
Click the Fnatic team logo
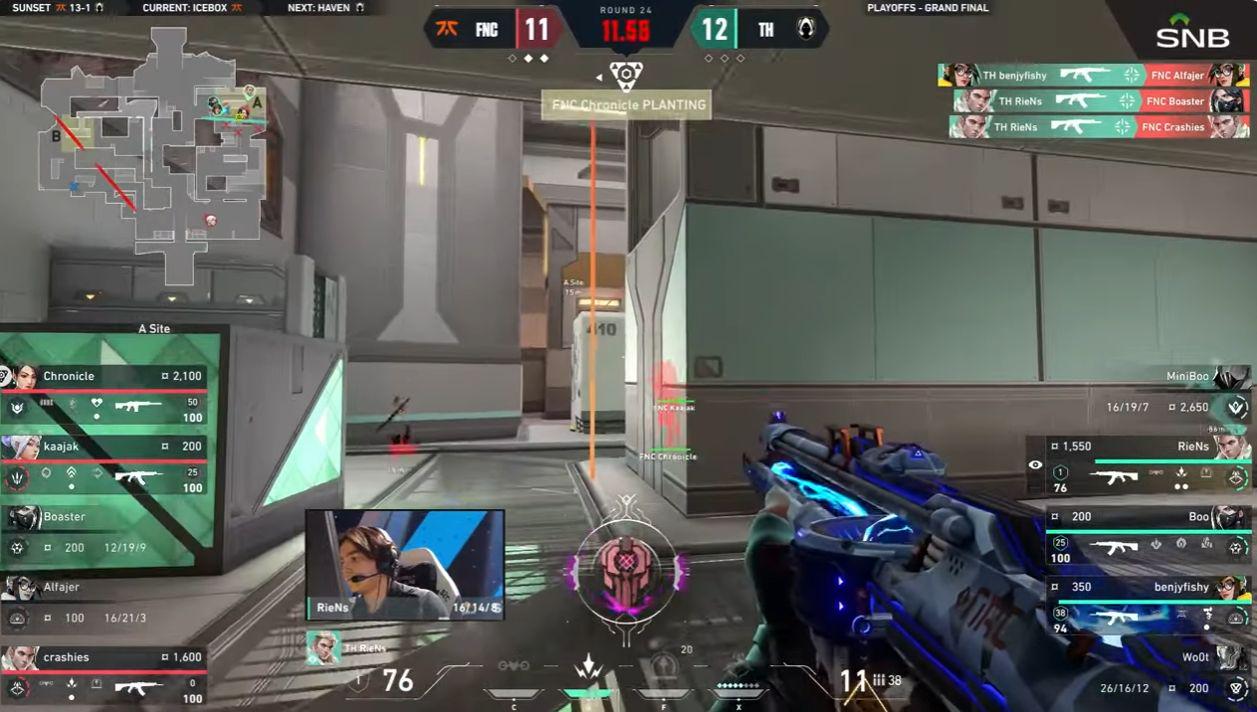pos(447,29)
